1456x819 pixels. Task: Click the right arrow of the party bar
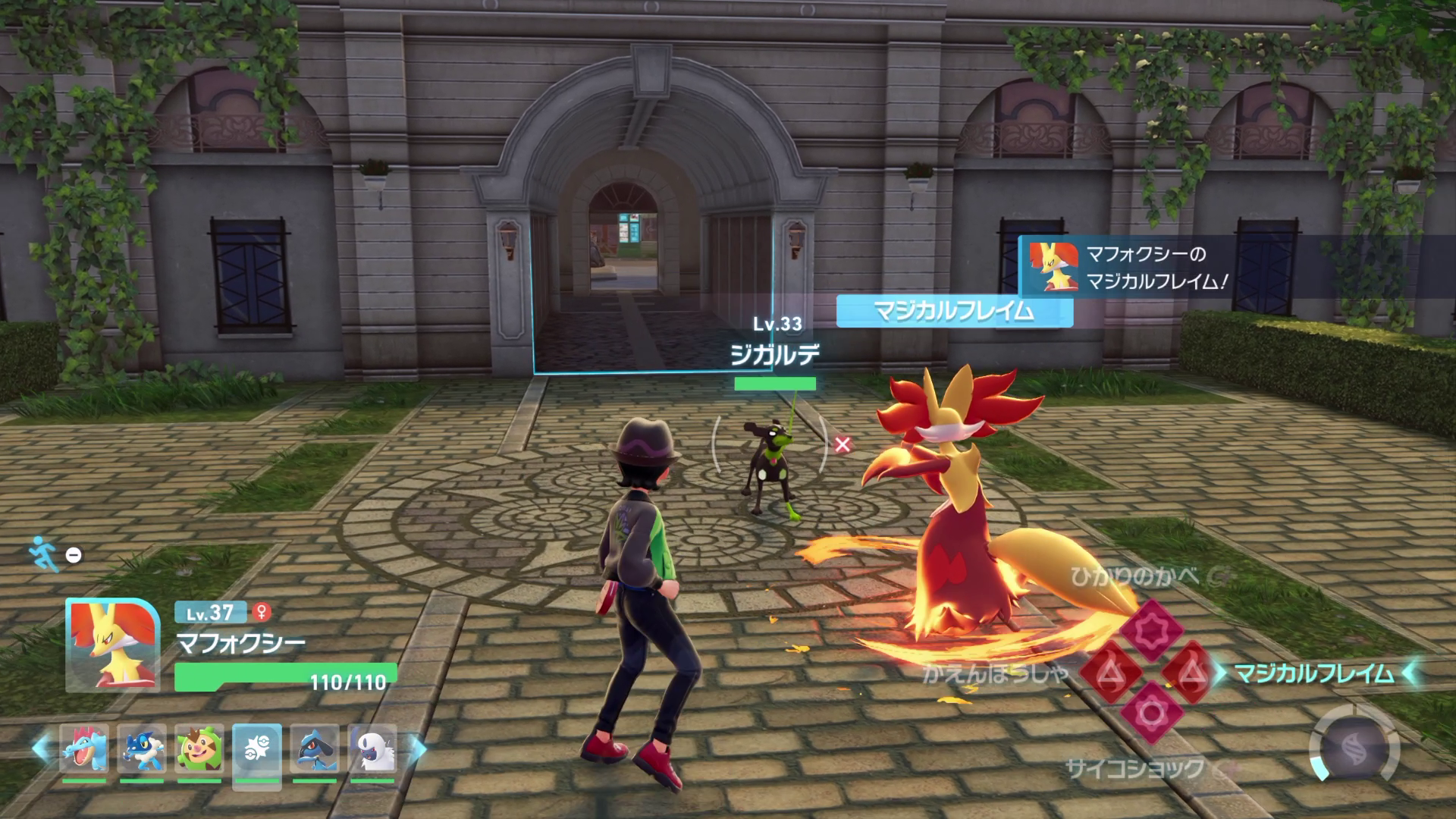[418, 749]
